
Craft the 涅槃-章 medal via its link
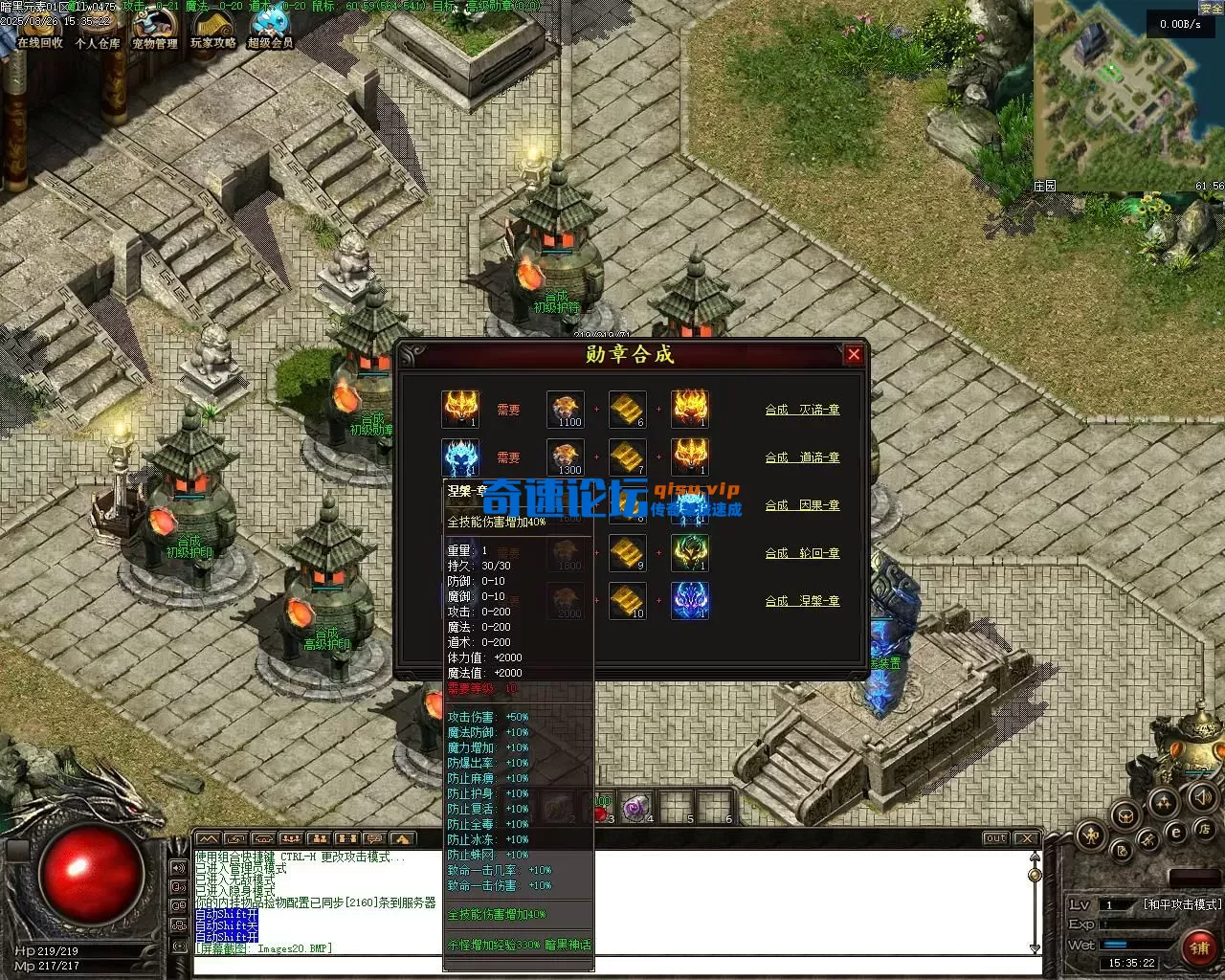click(x=802, y=601)
